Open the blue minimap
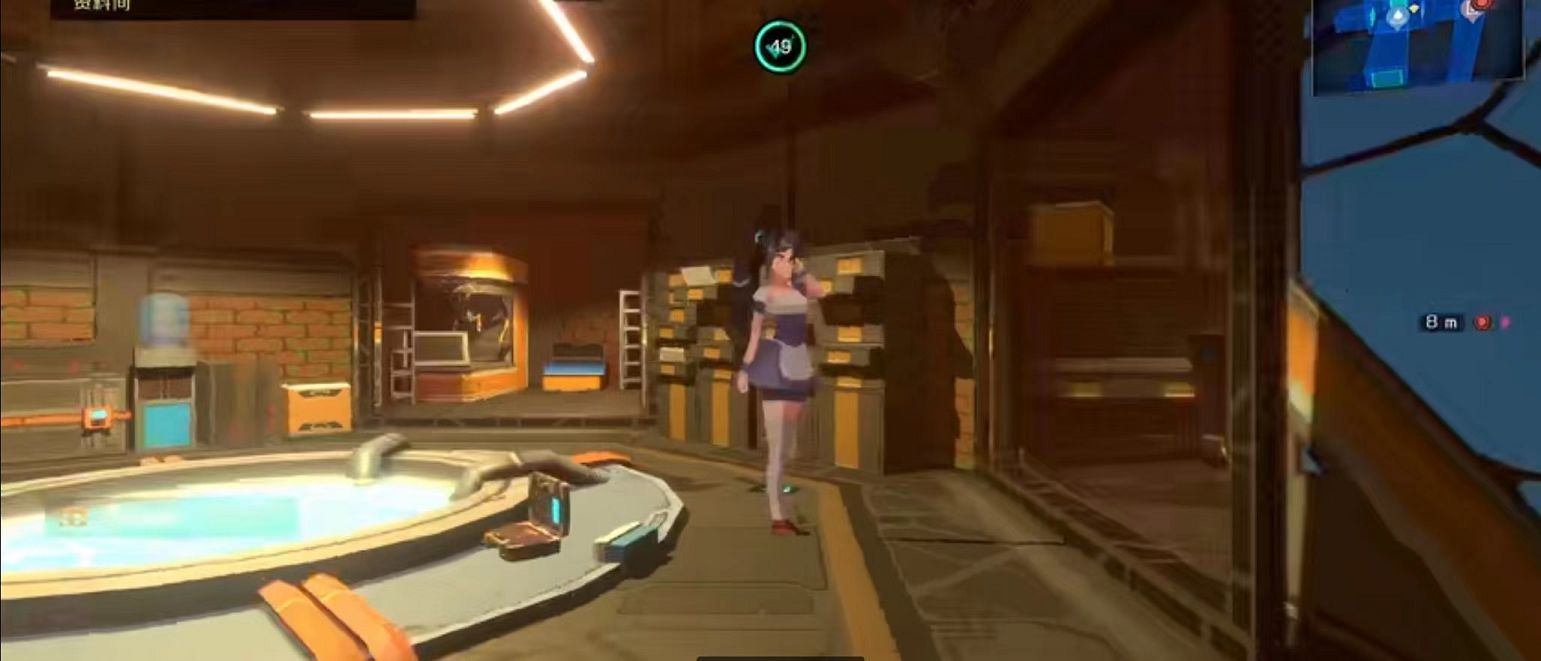 tap(1417, 47)
